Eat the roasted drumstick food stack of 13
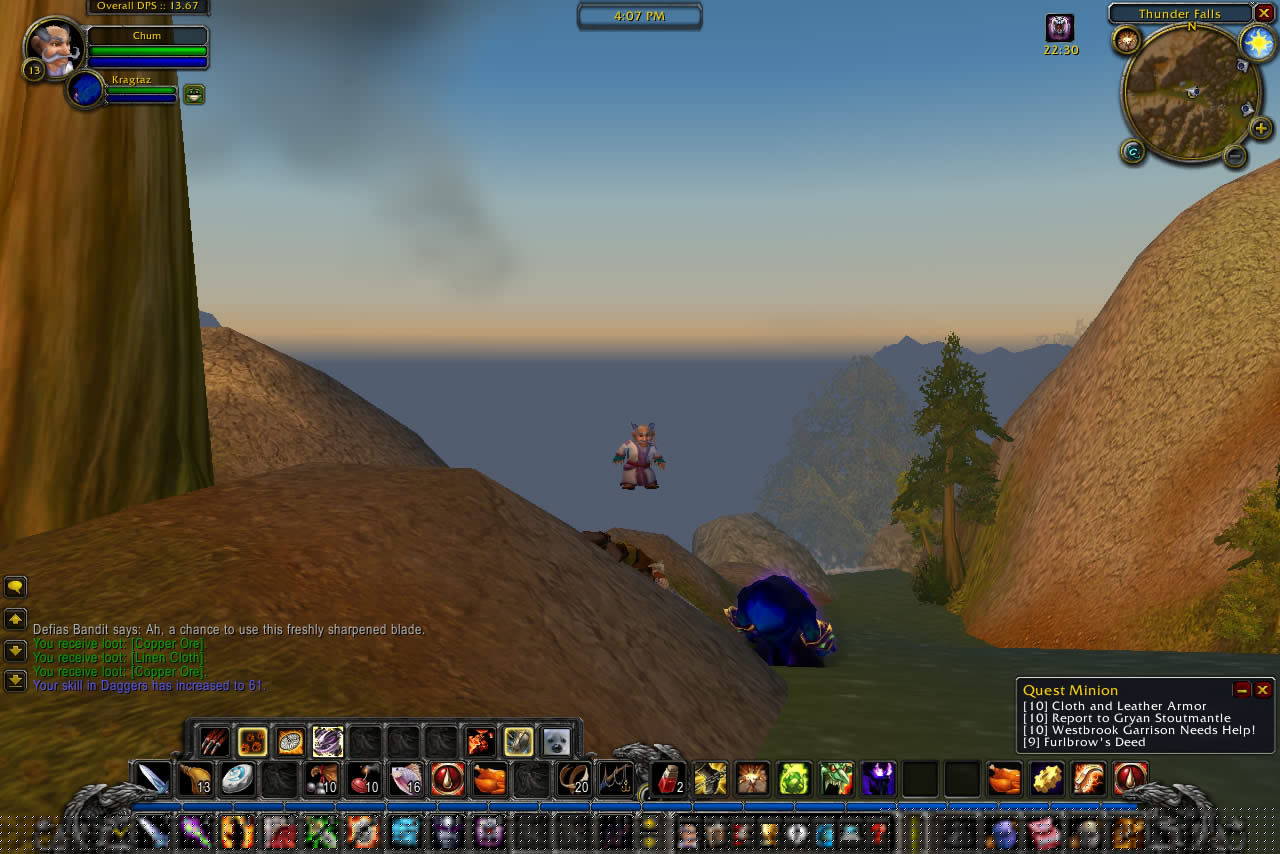 point(195,778)
